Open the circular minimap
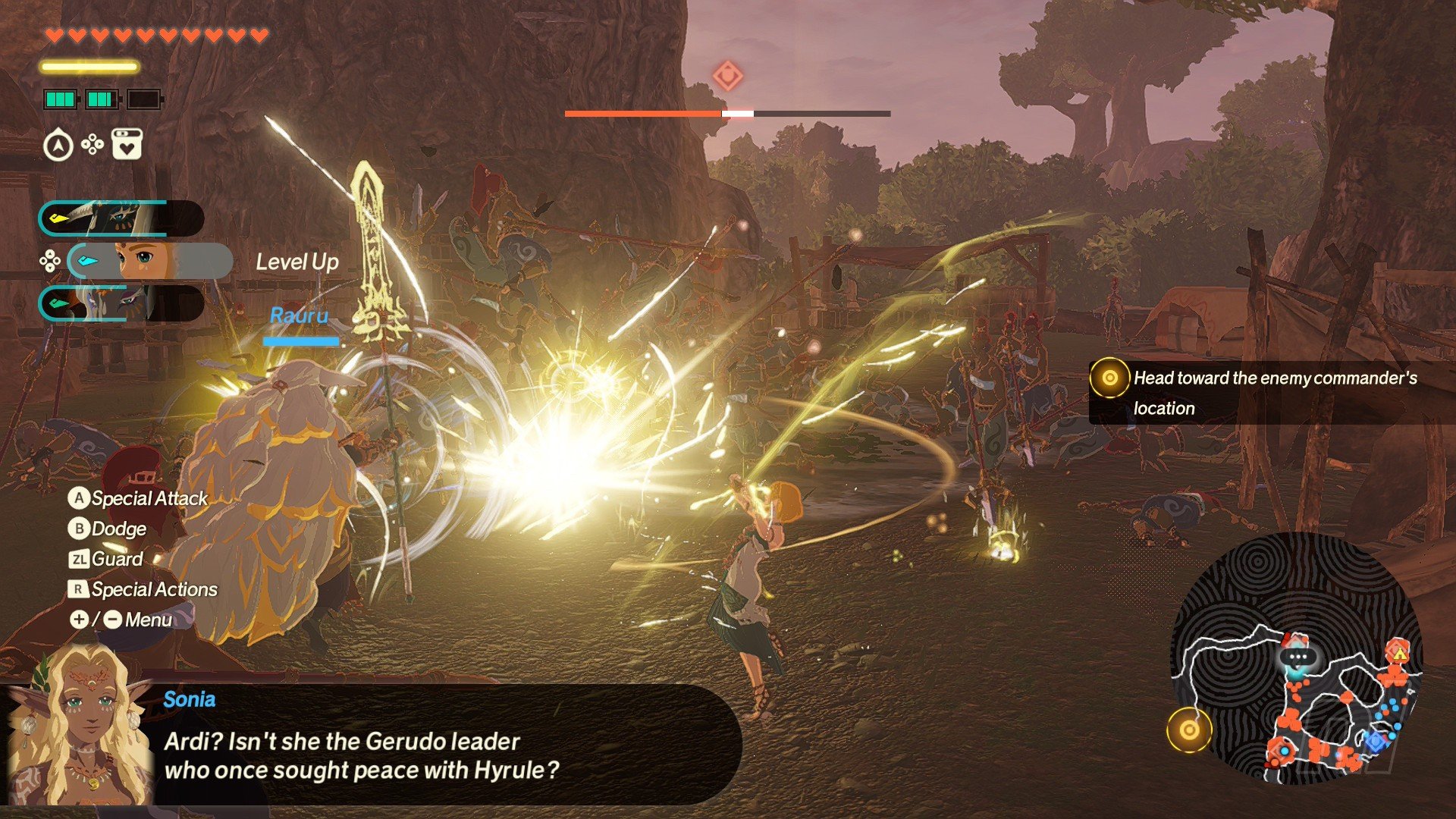Viewport: 1456px width, 819px height. pyautogui.click(x=1297, y=658)
